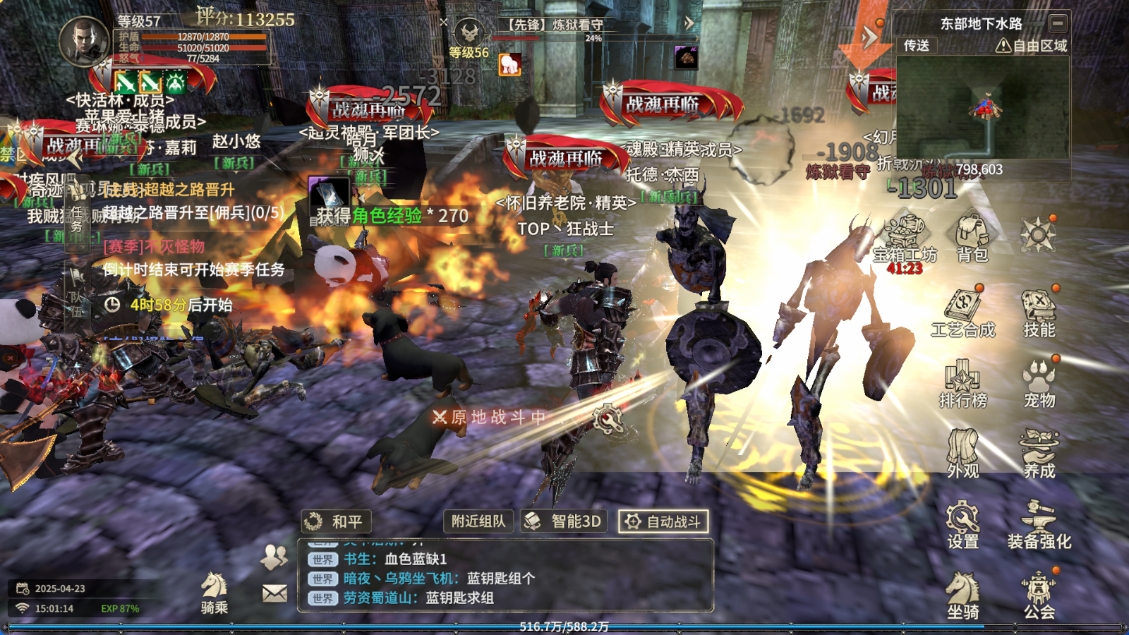Click the 附近组队 nearby team button

(x=478, y=521)
